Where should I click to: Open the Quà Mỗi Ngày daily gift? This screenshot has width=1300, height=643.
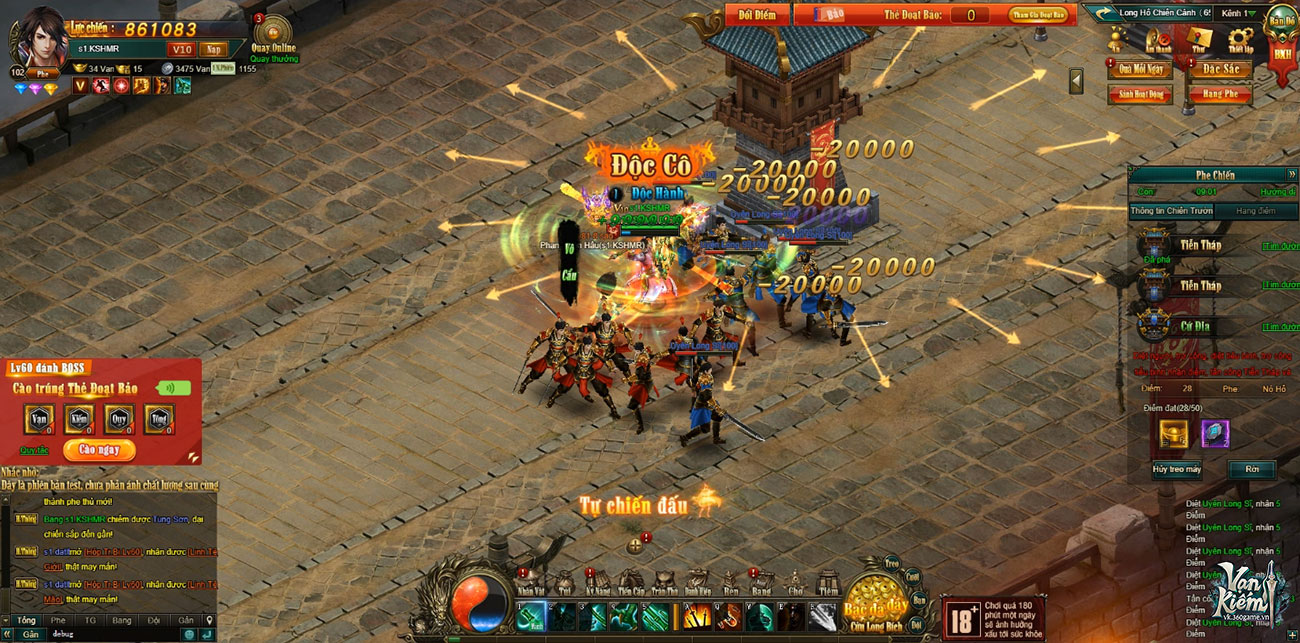click(x=1139, y=69)
